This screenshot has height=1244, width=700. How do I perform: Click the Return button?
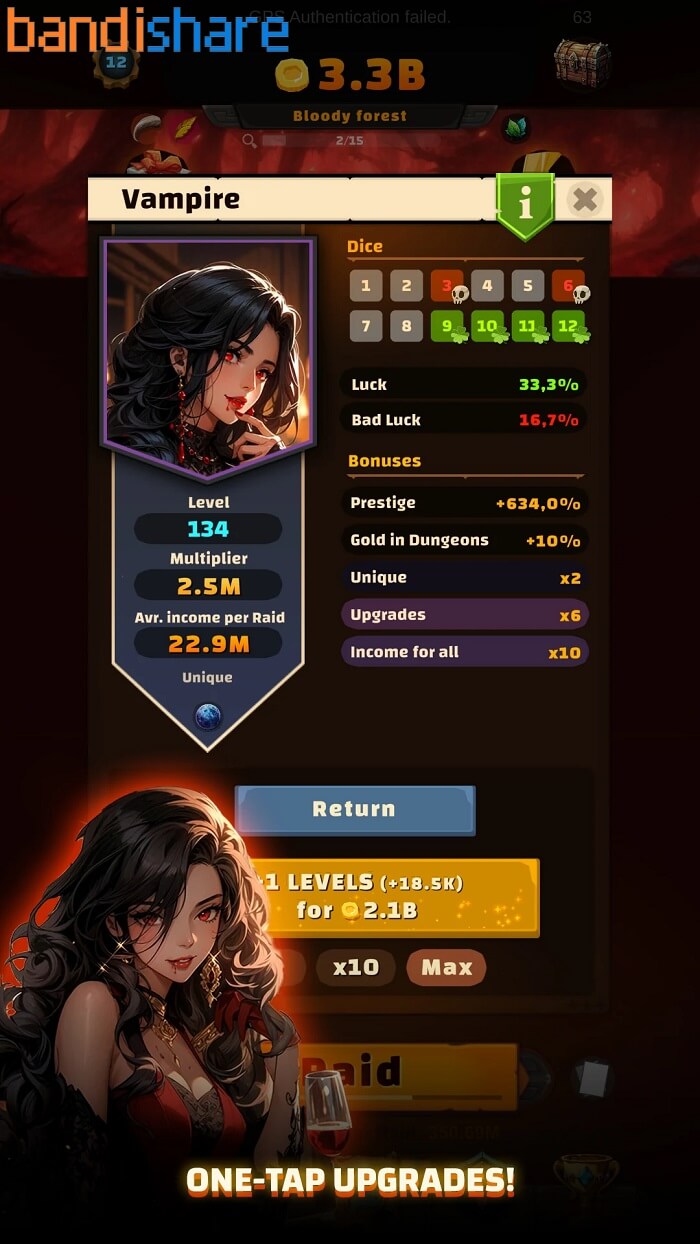click(x=354, y=809)
